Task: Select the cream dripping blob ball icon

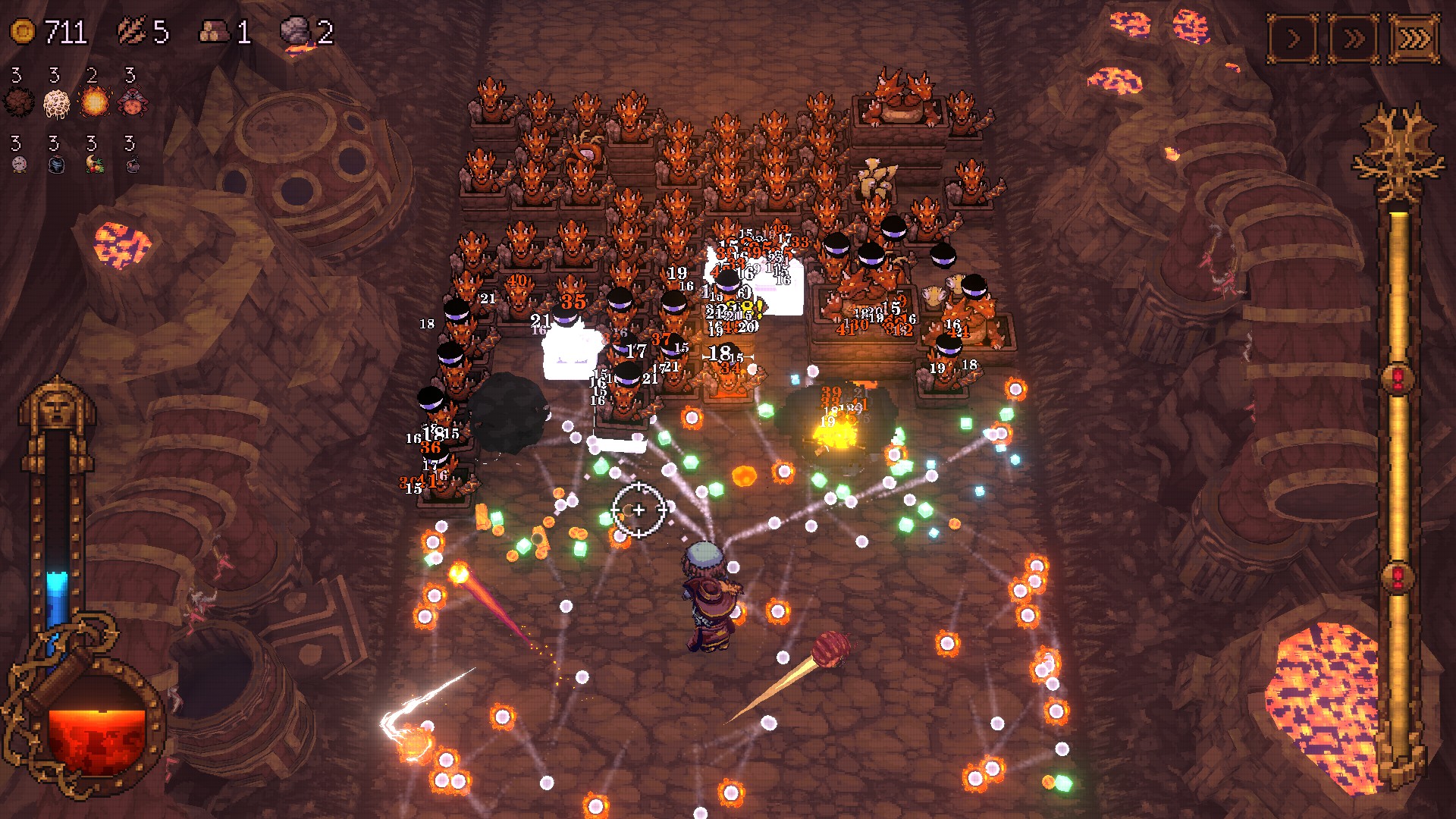Action: point(56,102)
